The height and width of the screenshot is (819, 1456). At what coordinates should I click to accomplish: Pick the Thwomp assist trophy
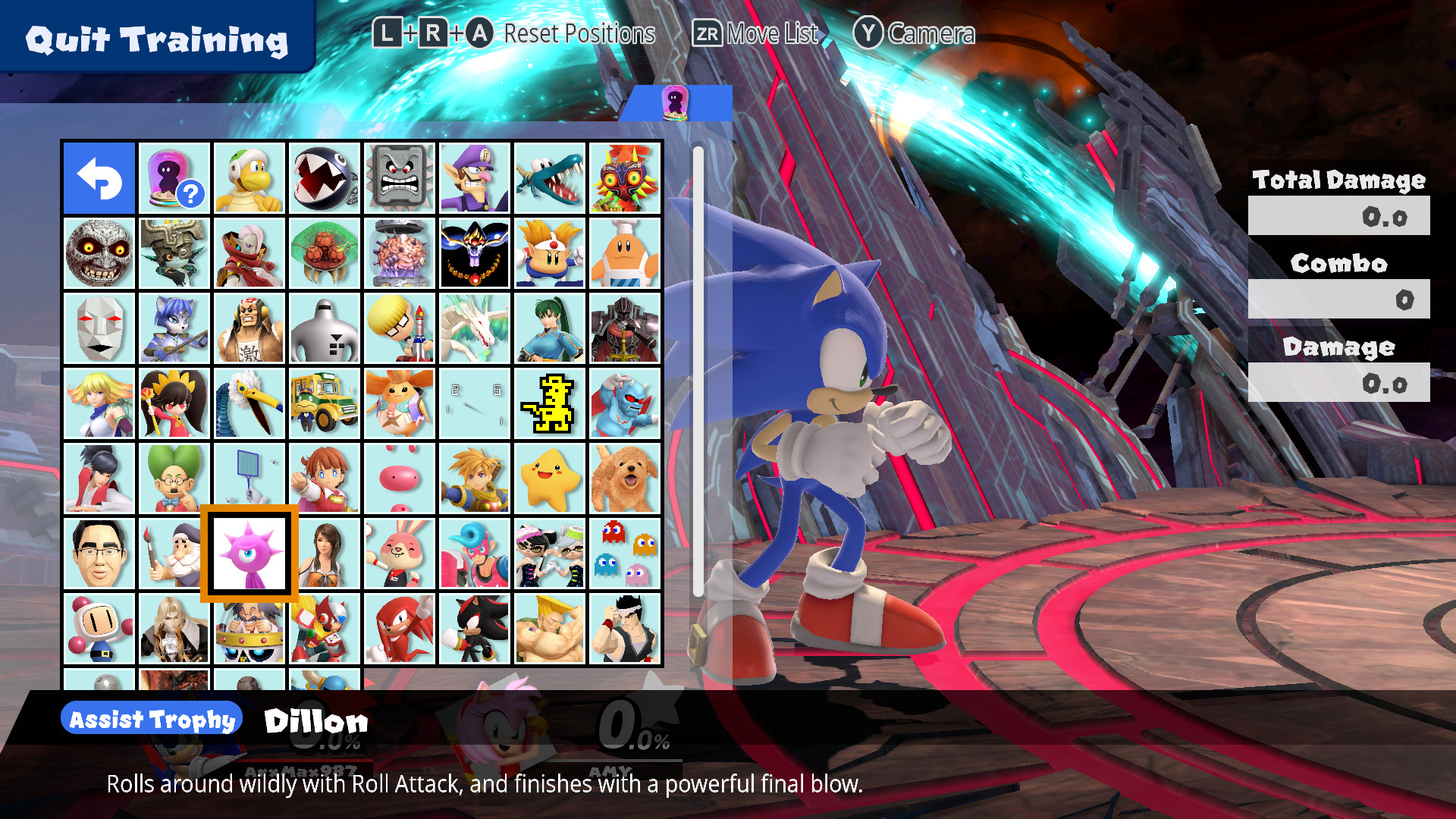[x=400, y=178]
